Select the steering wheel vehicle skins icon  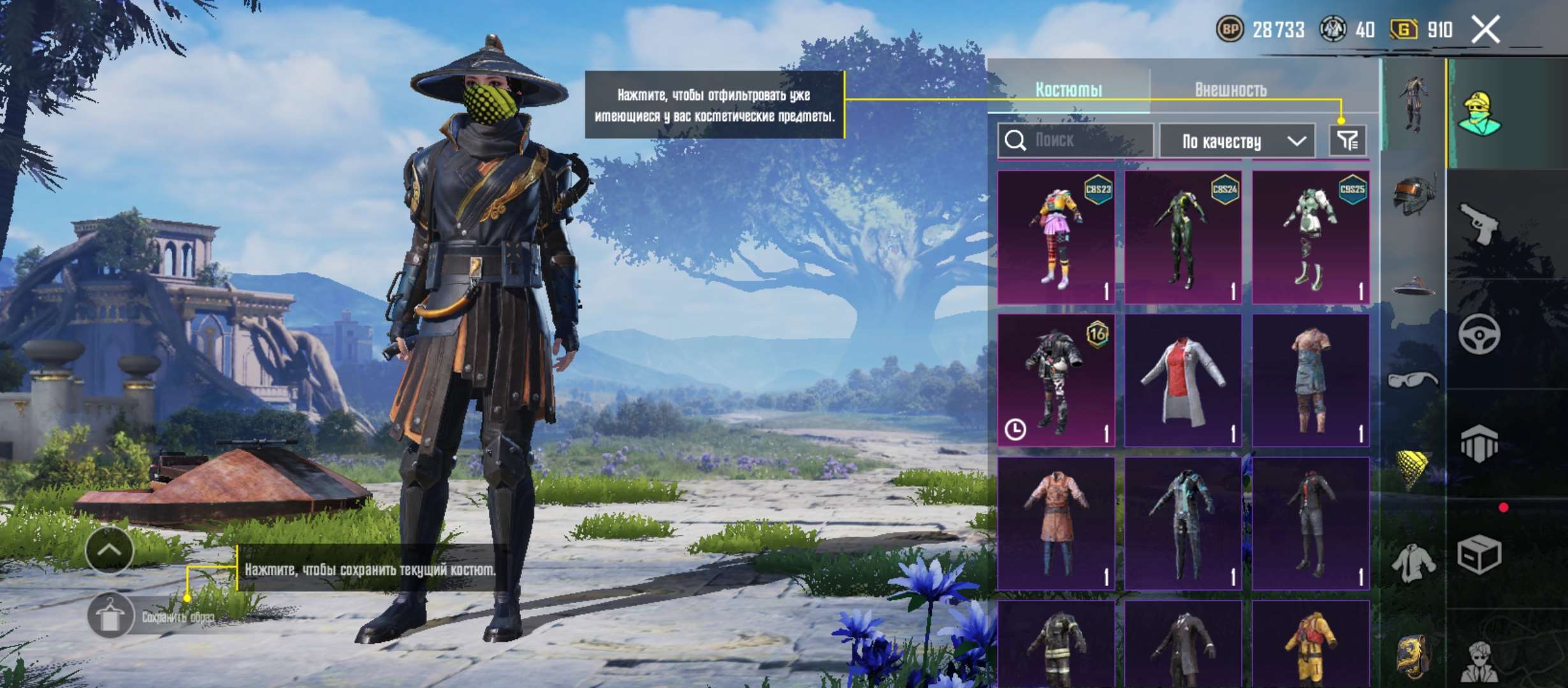coord(1478,334)
